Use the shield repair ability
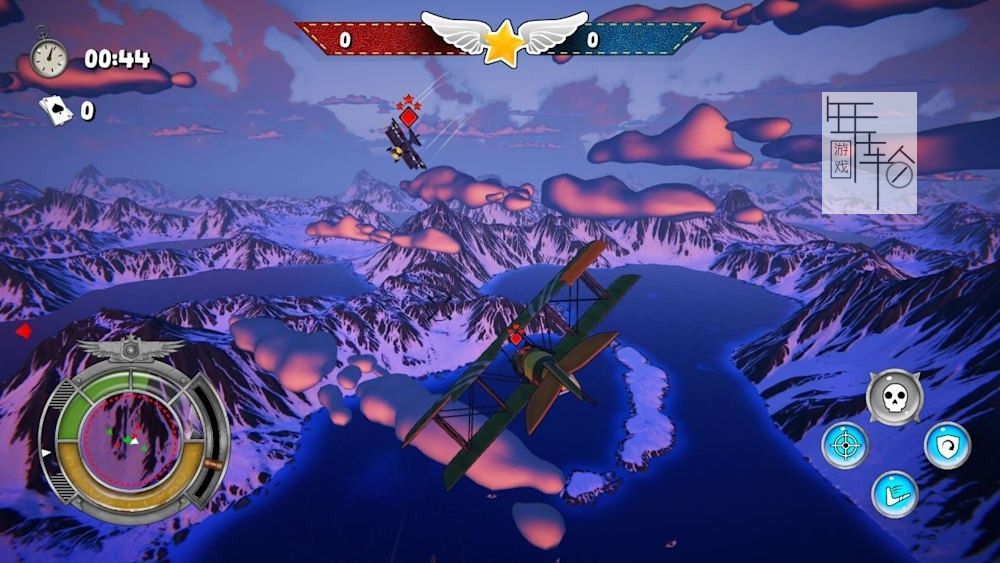 click(946, 445)
